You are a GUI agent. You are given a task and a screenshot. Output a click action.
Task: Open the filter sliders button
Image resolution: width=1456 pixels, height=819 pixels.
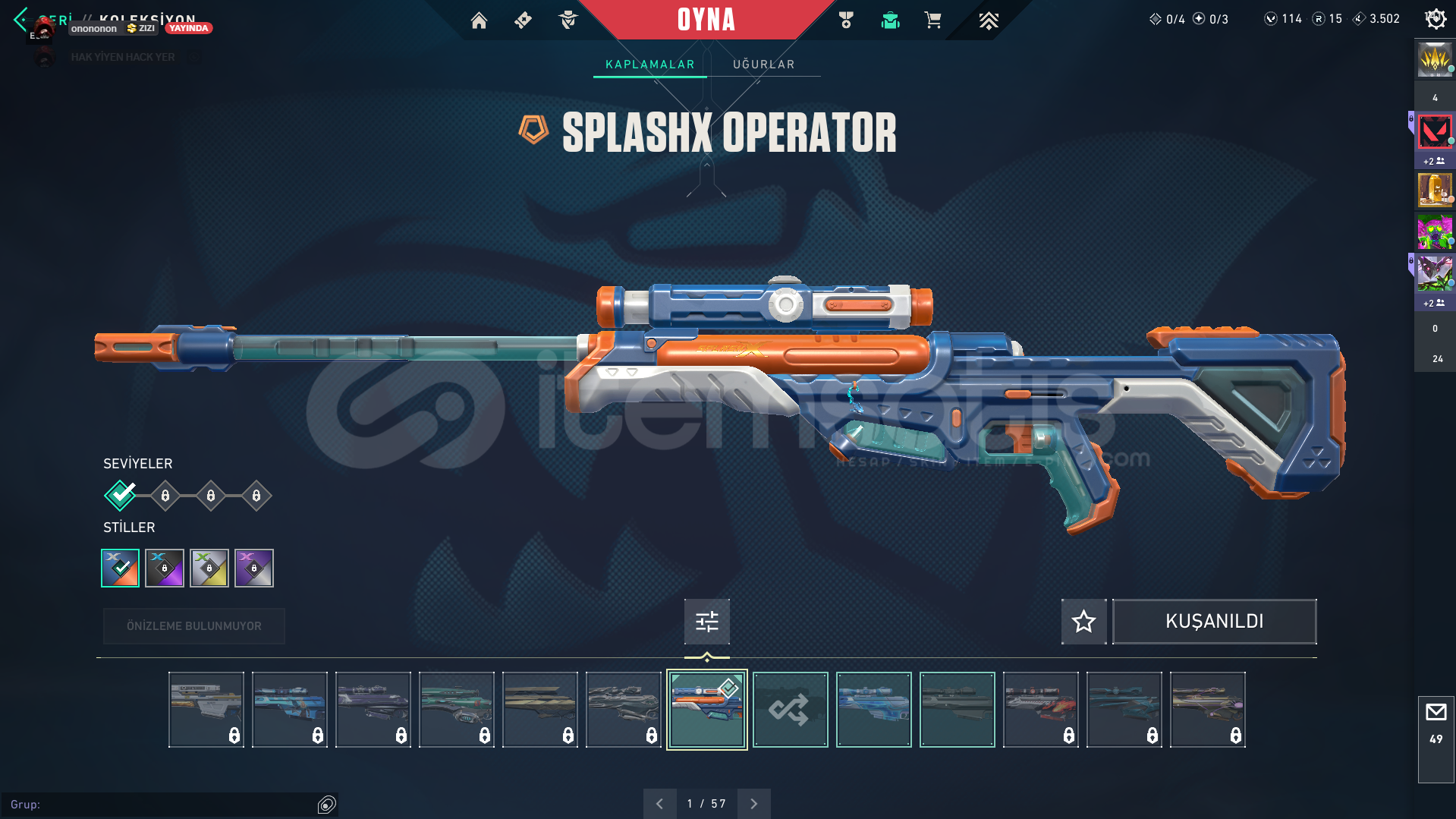pos(706,622)
